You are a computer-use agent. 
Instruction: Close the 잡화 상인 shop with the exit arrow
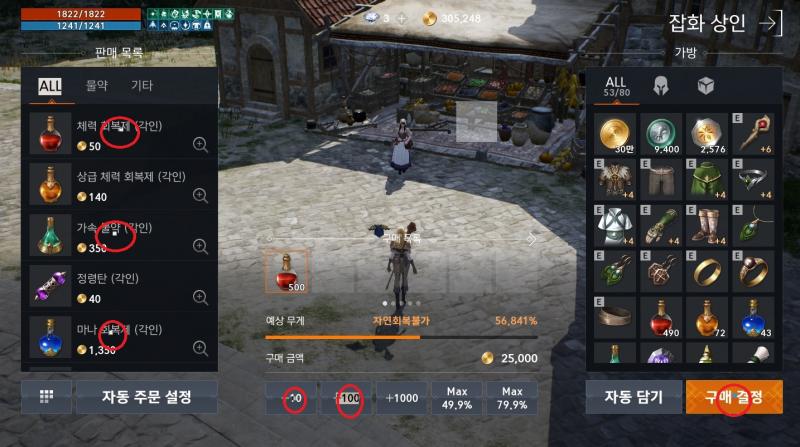click(771, 25)
